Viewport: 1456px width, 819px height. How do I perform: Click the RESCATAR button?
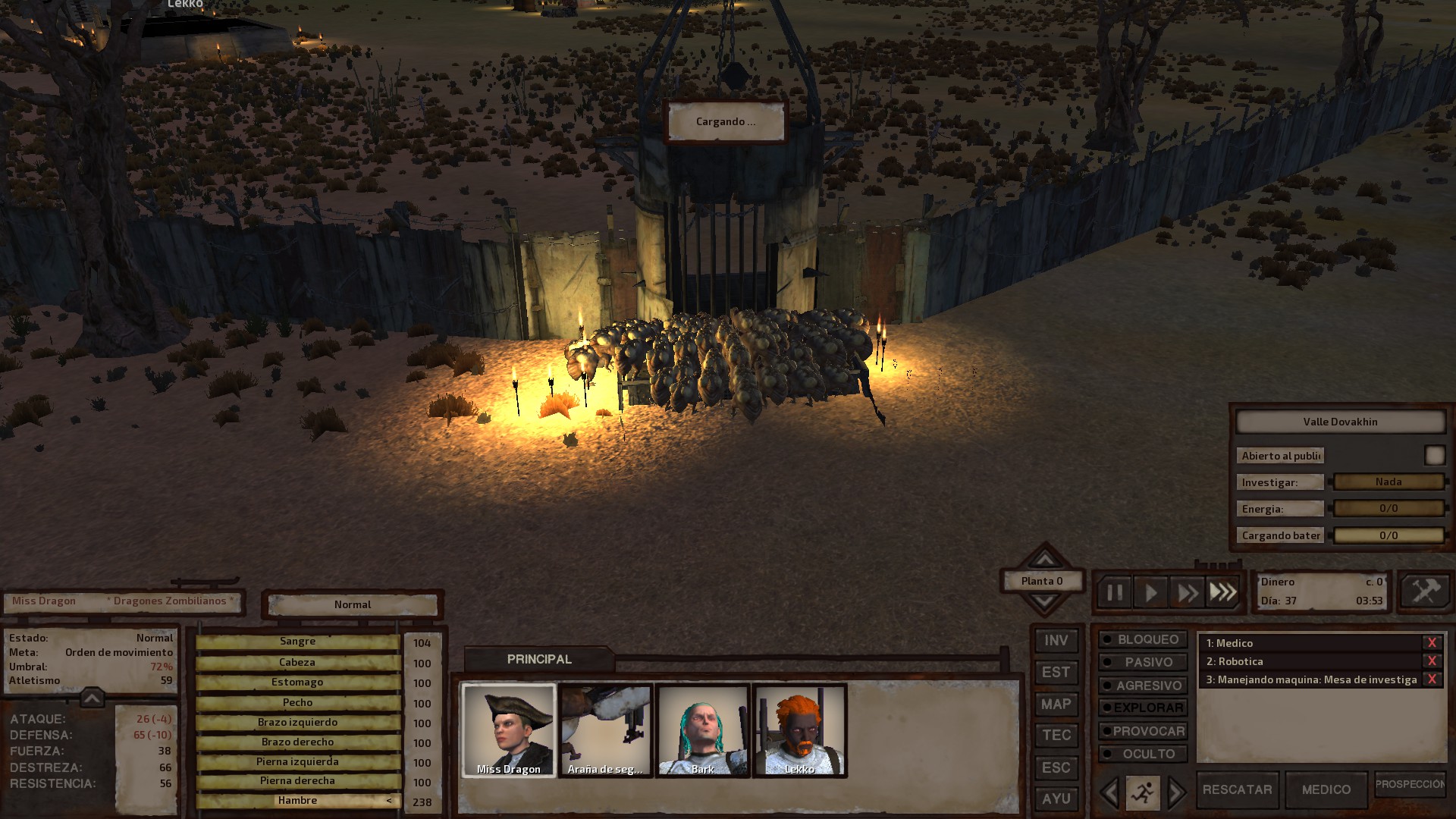(1237, 790)
